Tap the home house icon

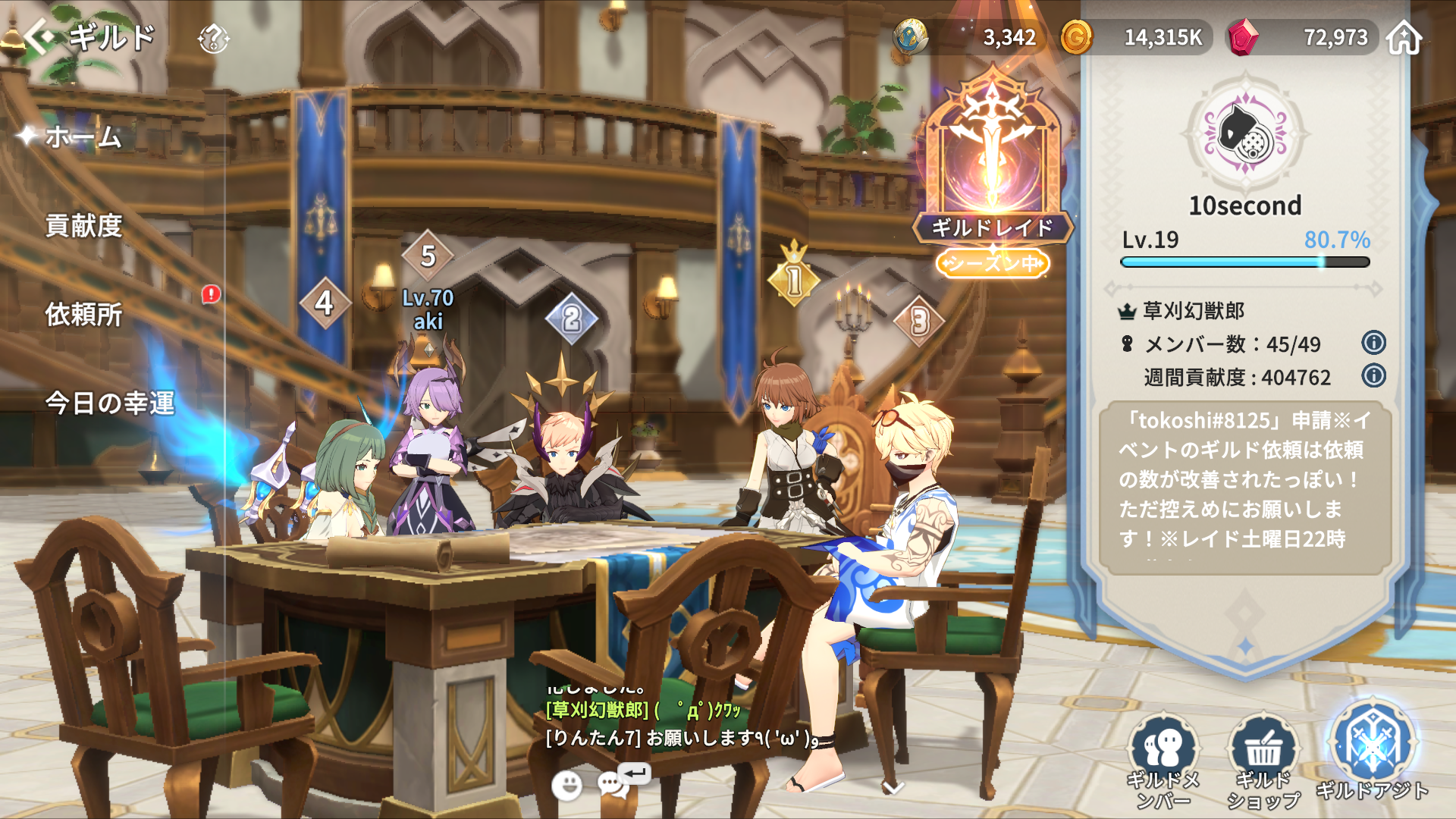1404,38
